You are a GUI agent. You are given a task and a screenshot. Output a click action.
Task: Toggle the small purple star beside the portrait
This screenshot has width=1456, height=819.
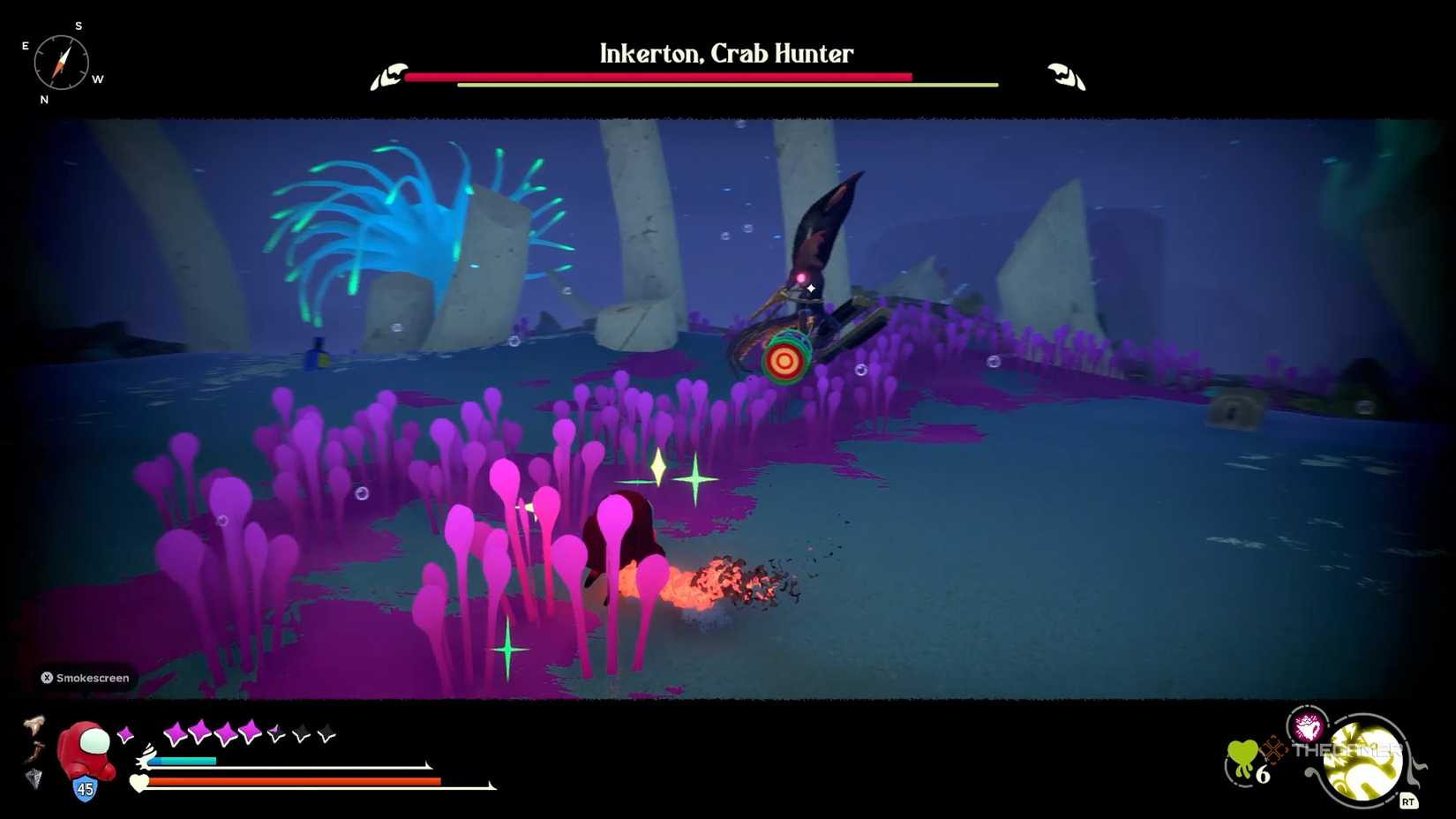(125, 733)
